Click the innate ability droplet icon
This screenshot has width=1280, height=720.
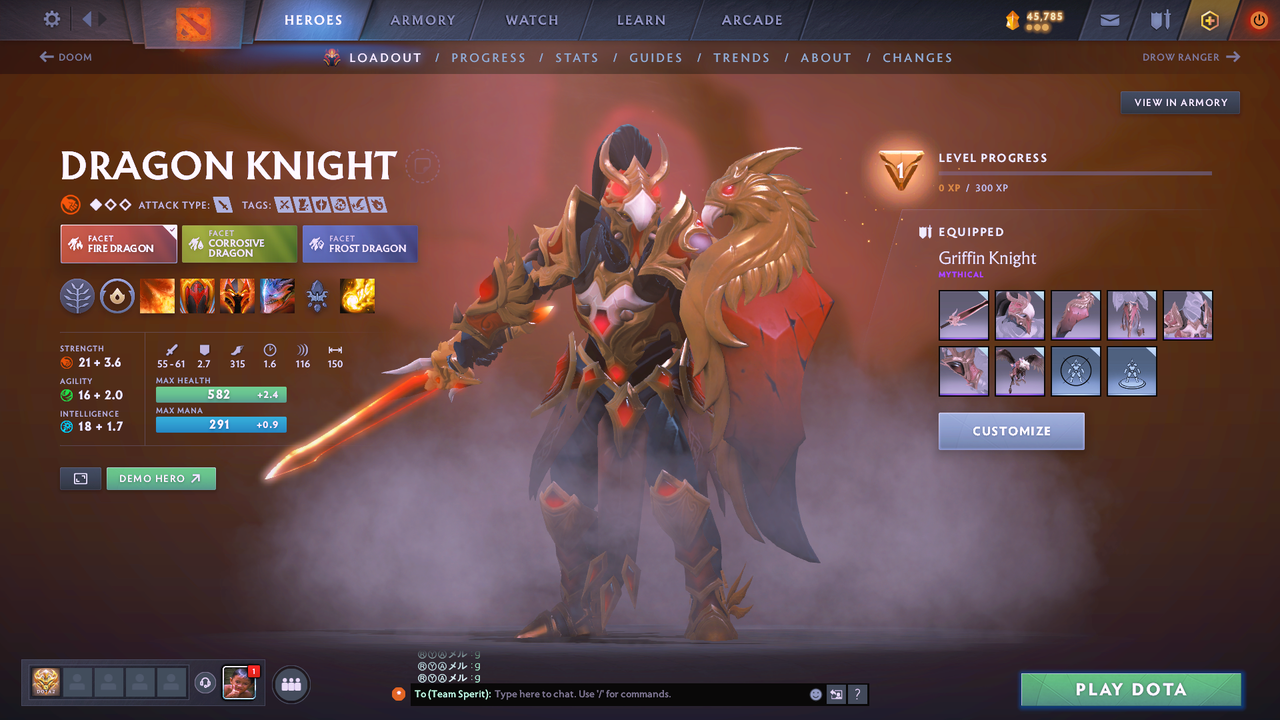pos(117,296)
